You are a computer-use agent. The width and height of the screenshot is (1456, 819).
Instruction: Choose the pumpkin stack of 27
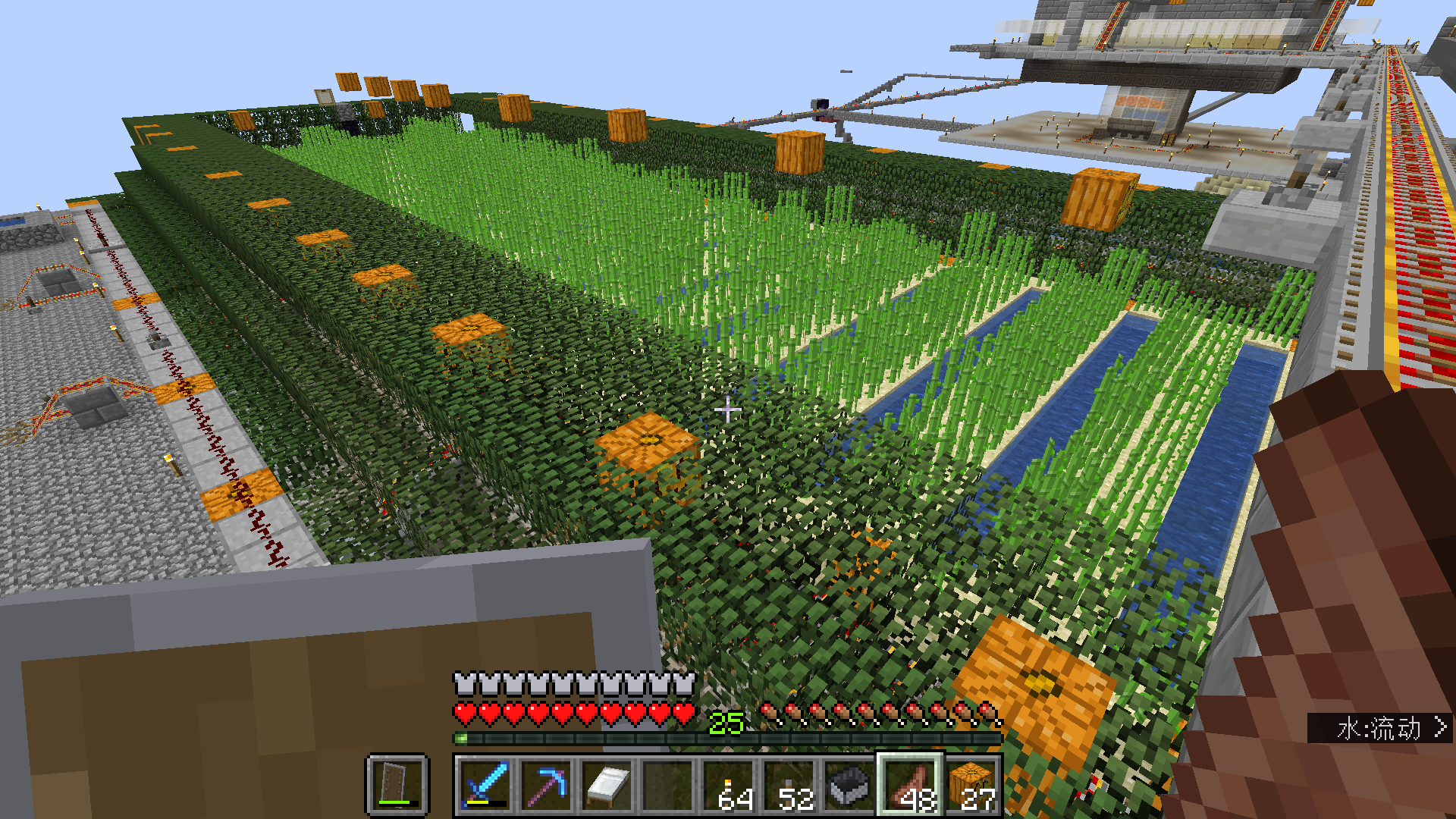click(x=972, y=786)
